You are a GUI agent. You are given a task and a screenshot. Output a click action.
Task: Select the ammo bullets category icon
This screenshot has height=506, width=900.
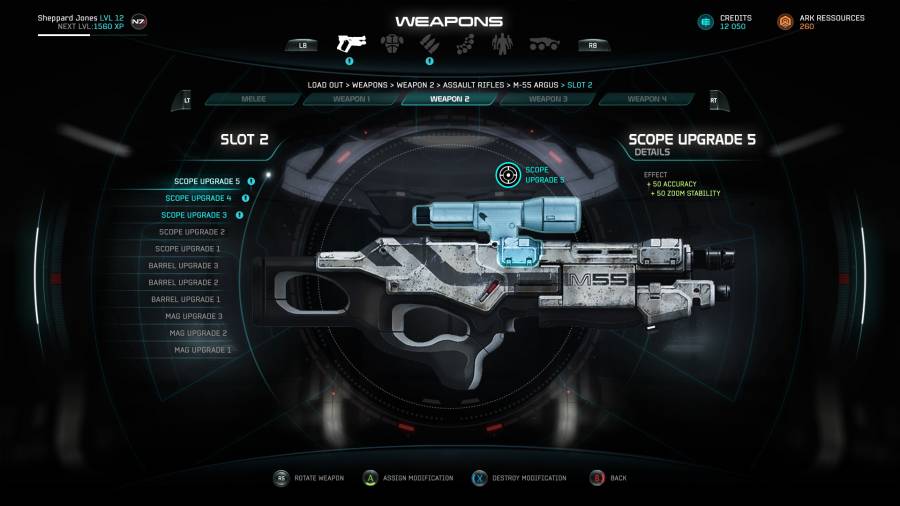tap(429, 44)
